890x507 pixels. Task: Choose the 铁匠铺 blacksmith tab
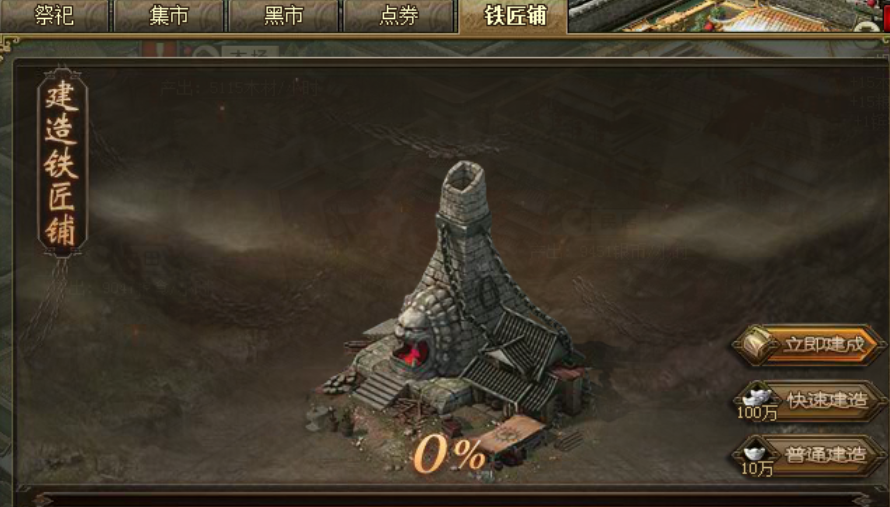tap(514, 16)
